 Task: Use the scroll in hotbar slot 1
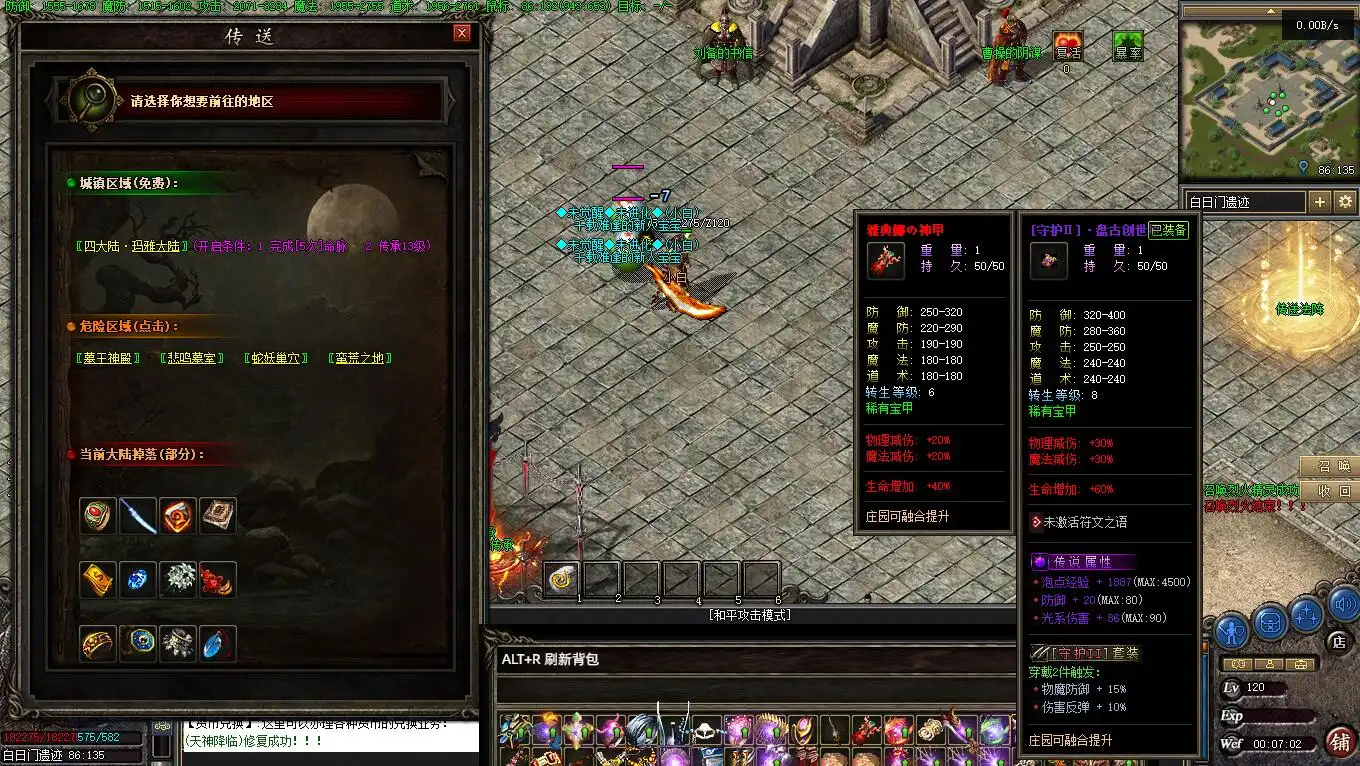[562, 580]
